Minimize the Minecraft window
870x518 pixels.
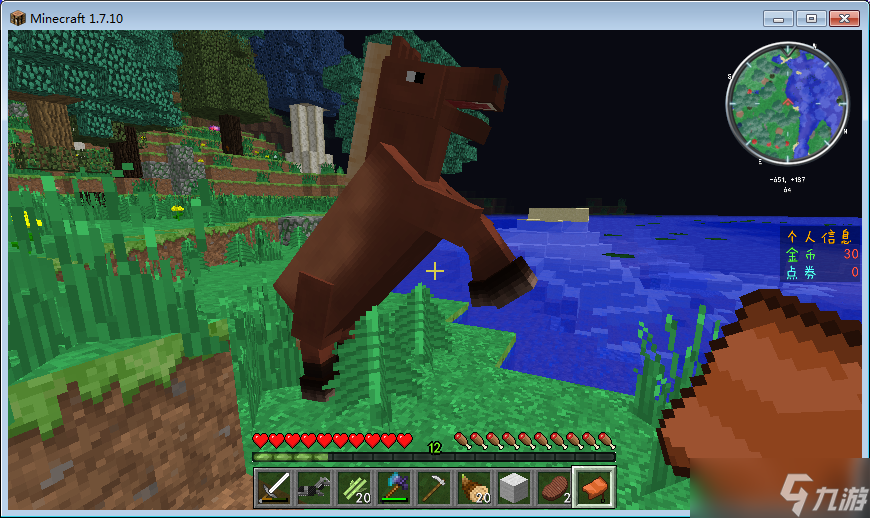click(x=780, y=18)
